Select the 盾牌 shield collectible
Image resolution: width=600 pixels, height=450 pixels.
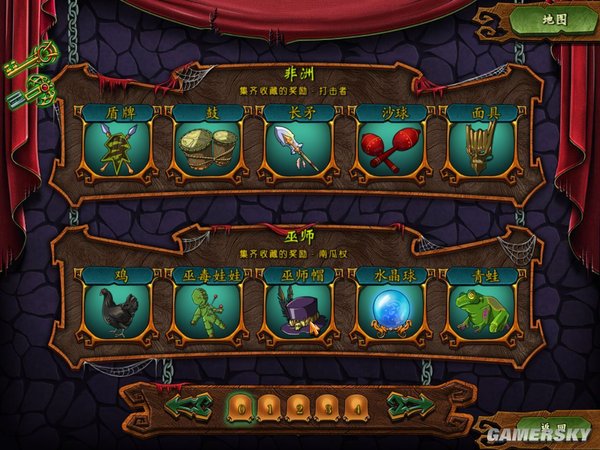[118, 146]
